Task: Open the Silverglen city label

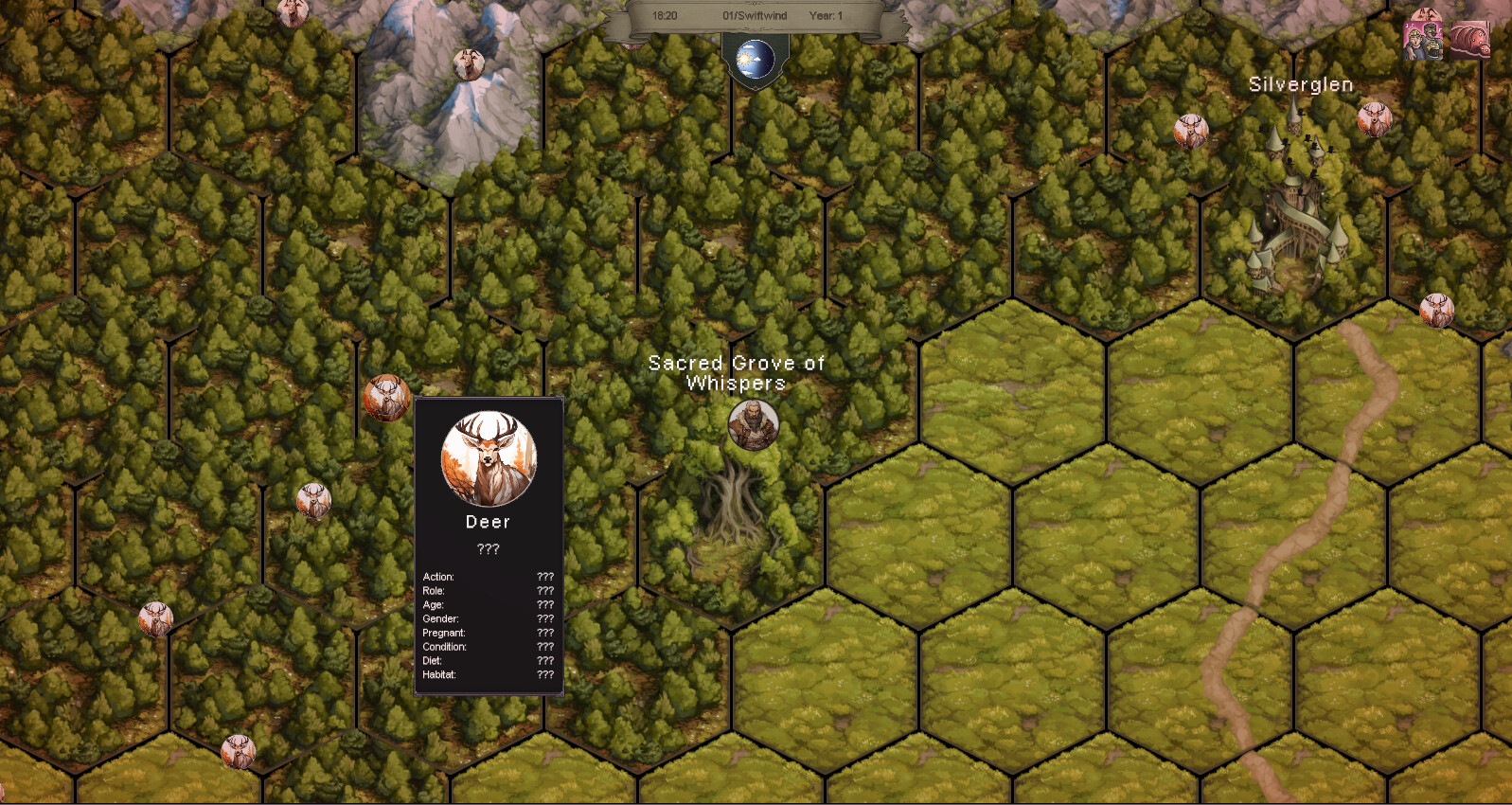Action: (1300, 84)
